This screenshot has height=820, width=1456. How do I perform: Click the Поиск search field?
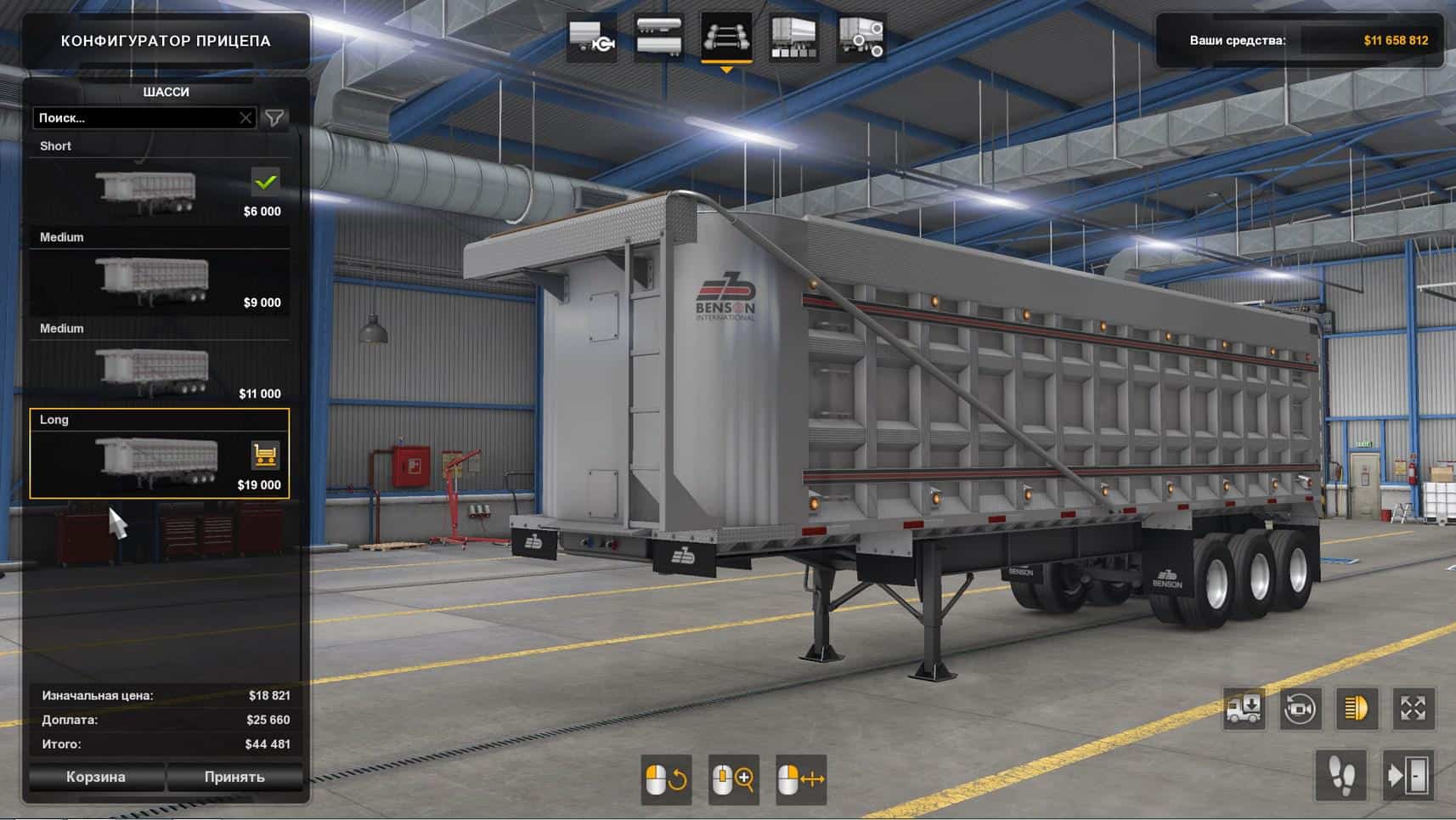click(x=136, y=118)
